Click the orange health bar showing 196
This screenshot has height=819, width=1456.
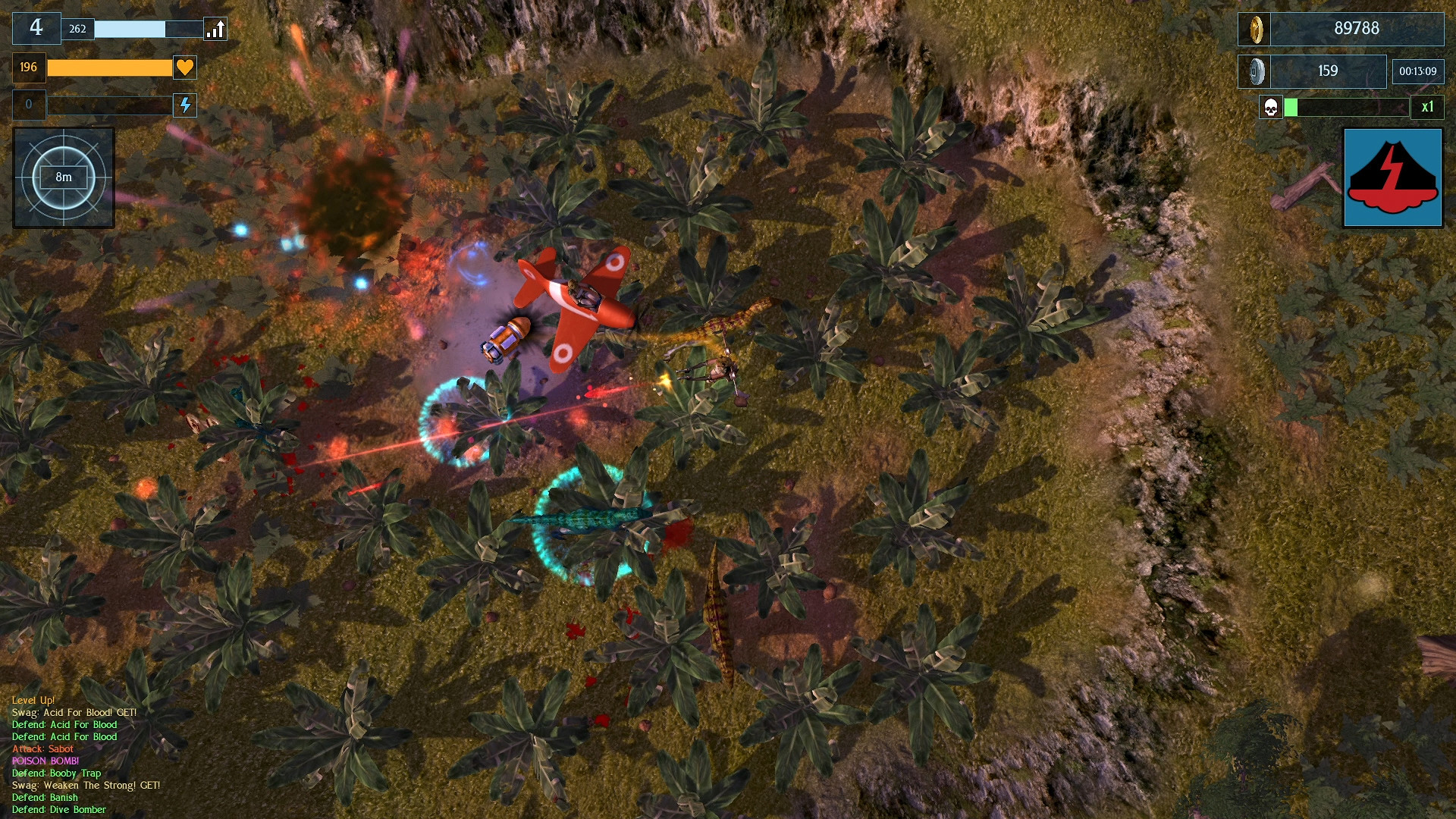point(110,67)
